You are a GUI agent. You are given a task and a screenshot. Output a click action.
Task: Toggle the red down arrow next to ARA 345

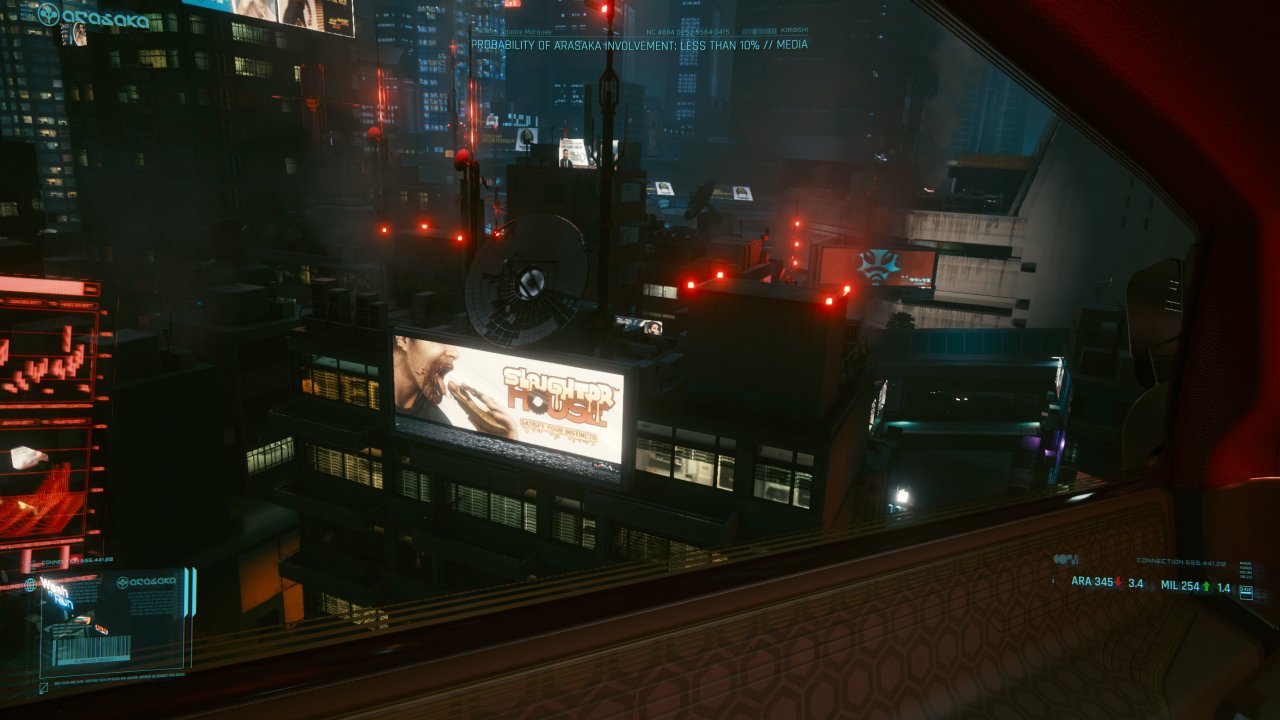[x=1118, y=581]
